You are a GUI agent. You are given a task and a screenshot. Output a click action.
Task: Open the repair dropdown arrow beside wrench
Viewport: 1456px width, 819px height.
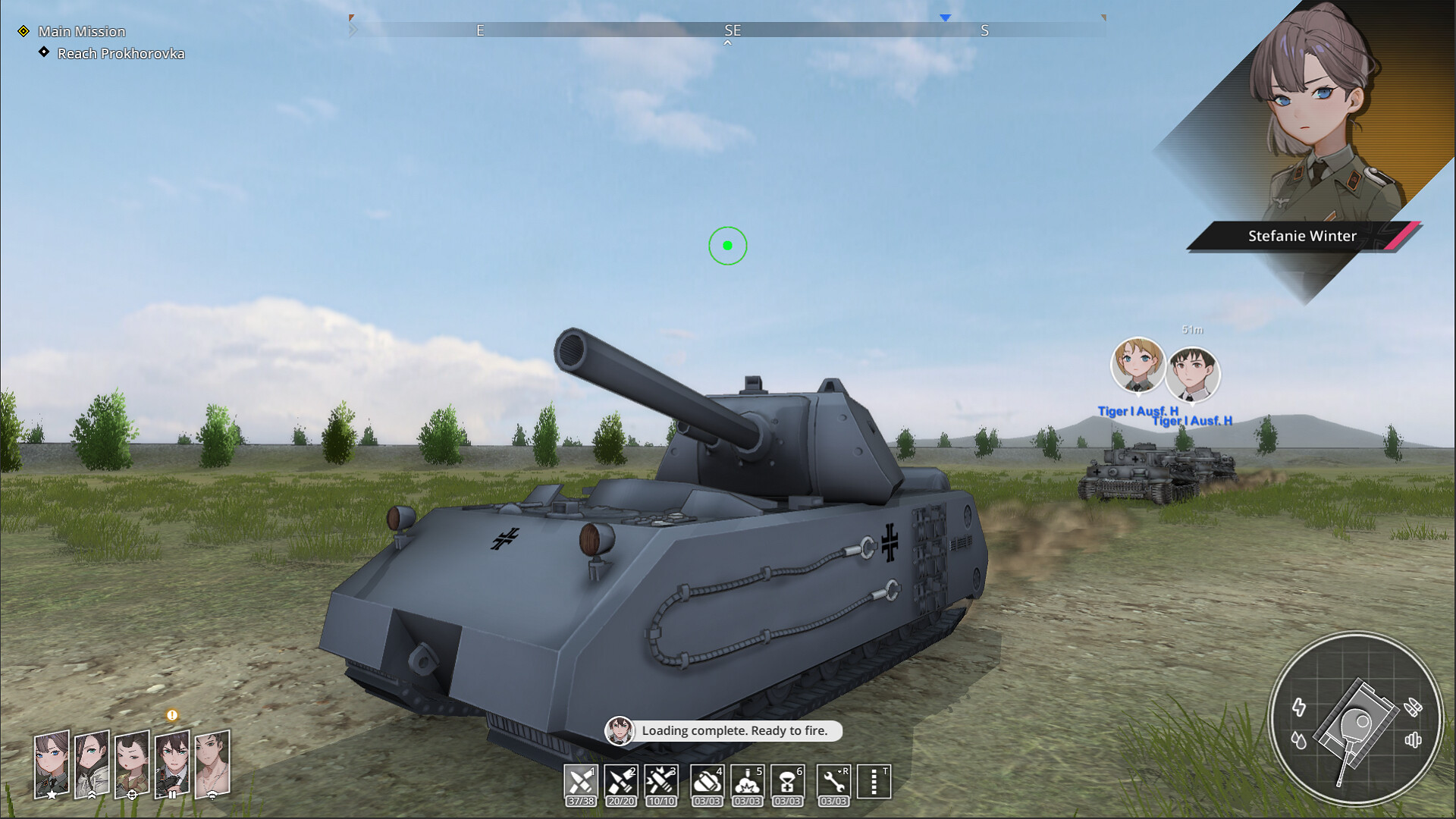pos(839,770)
